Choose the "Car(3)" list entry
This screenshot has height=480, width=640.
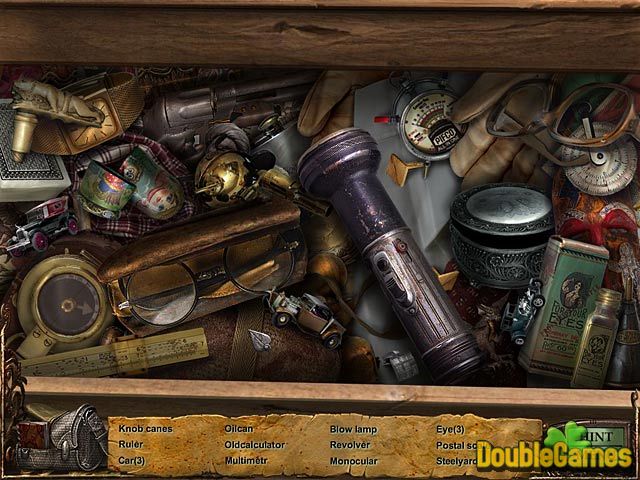132,461
